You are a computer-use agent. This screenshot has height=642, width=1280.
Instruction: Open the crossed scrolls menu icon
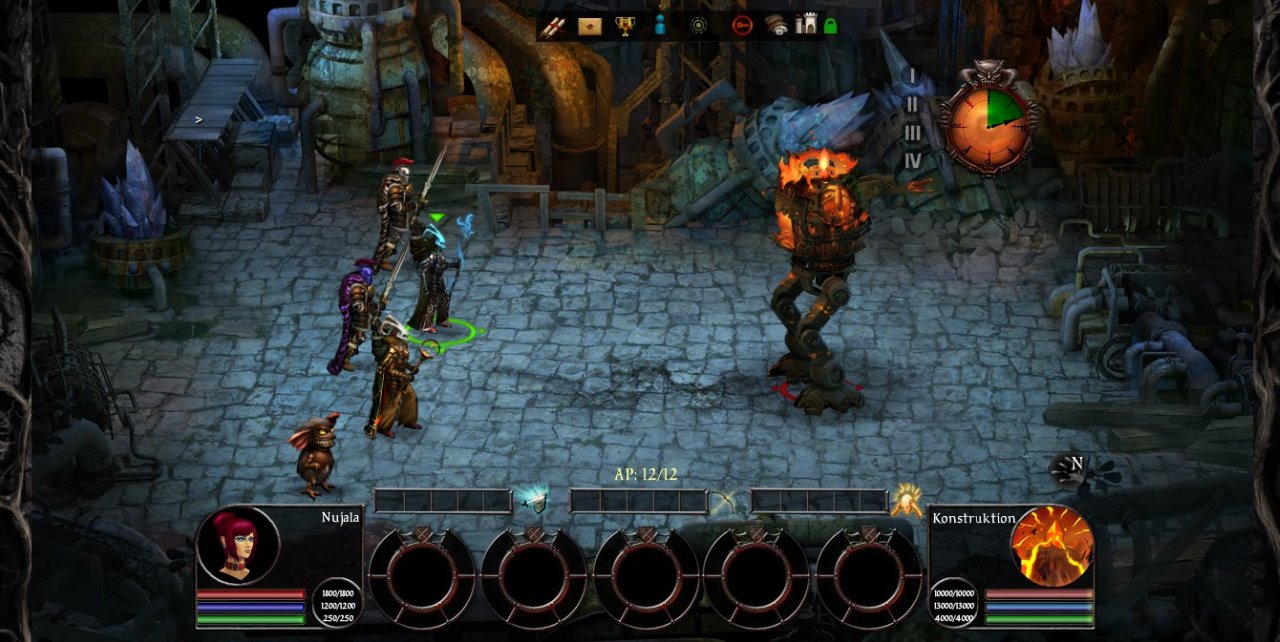pos(552,27)
